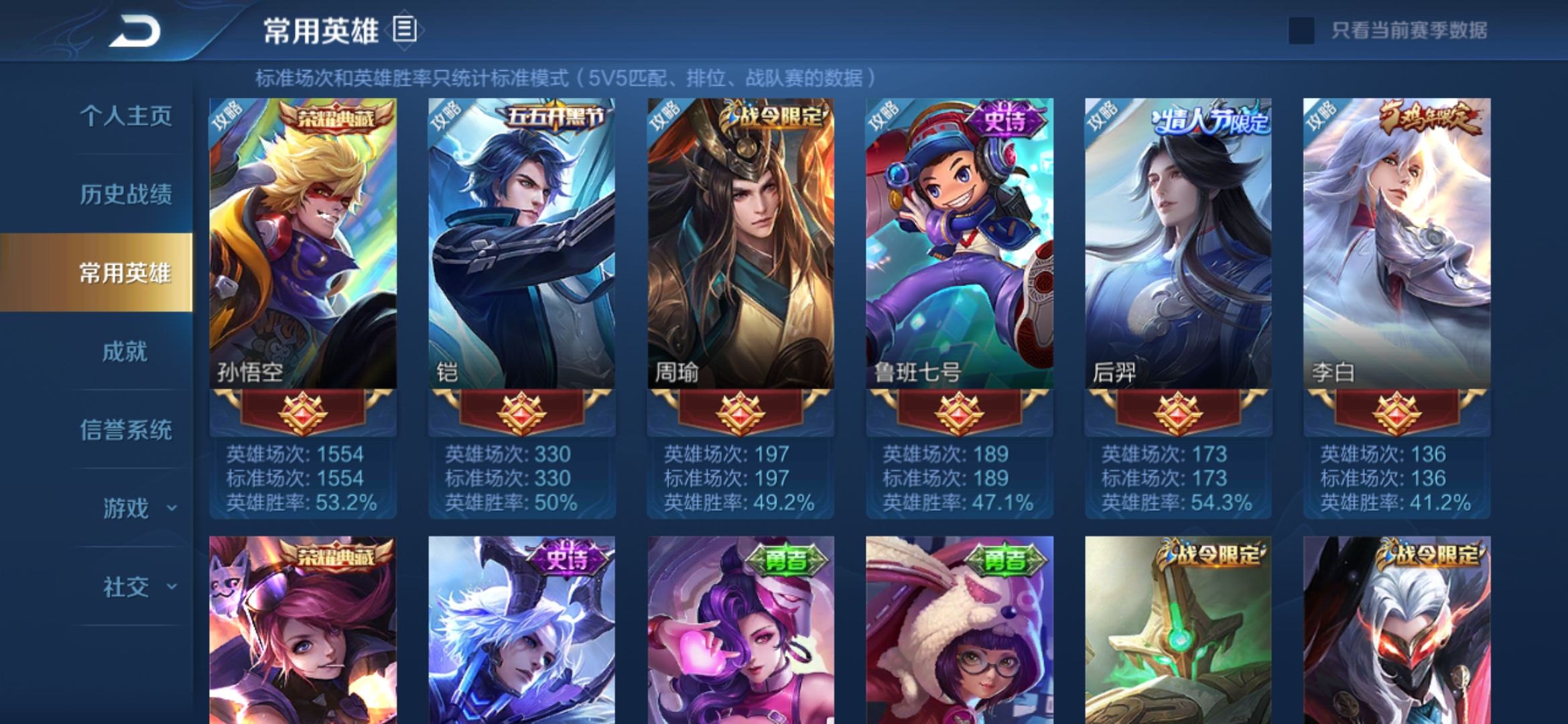The width and height of the screenshot is (1568, 724).
Task: Click the proficiency medal under 铠
Action: (523, 415)
